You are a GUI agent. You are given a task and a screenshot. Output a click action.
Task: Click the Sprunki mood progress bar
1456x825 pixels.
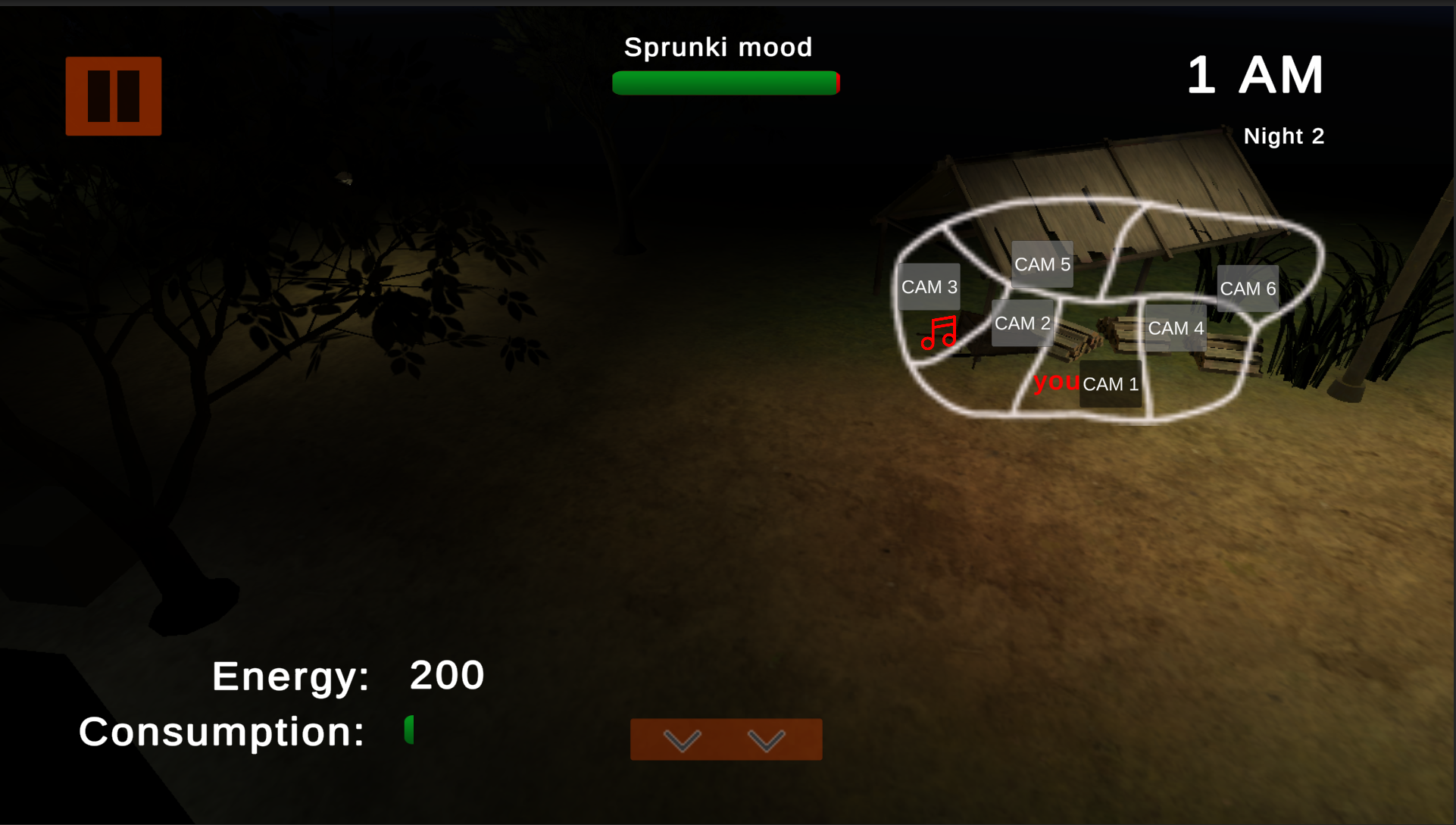pyautogui.click(x=726, y=83)
